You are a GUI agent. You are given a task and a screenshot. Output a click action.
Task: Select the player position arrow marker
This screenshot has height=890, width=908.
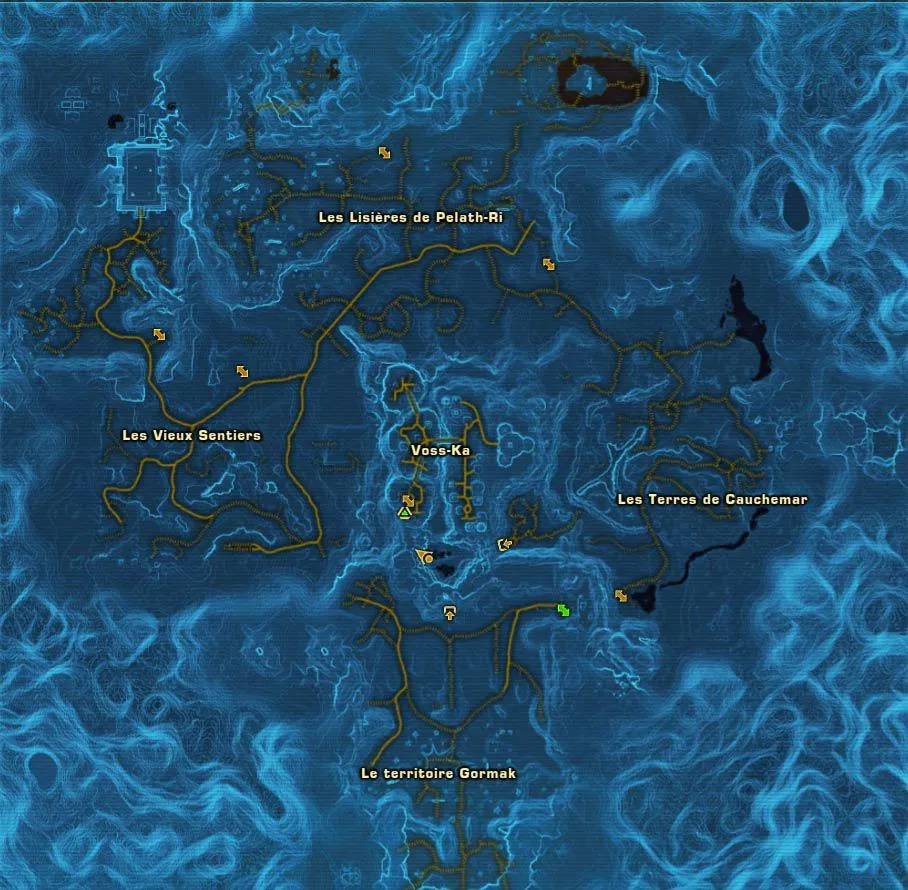point(425,557)
